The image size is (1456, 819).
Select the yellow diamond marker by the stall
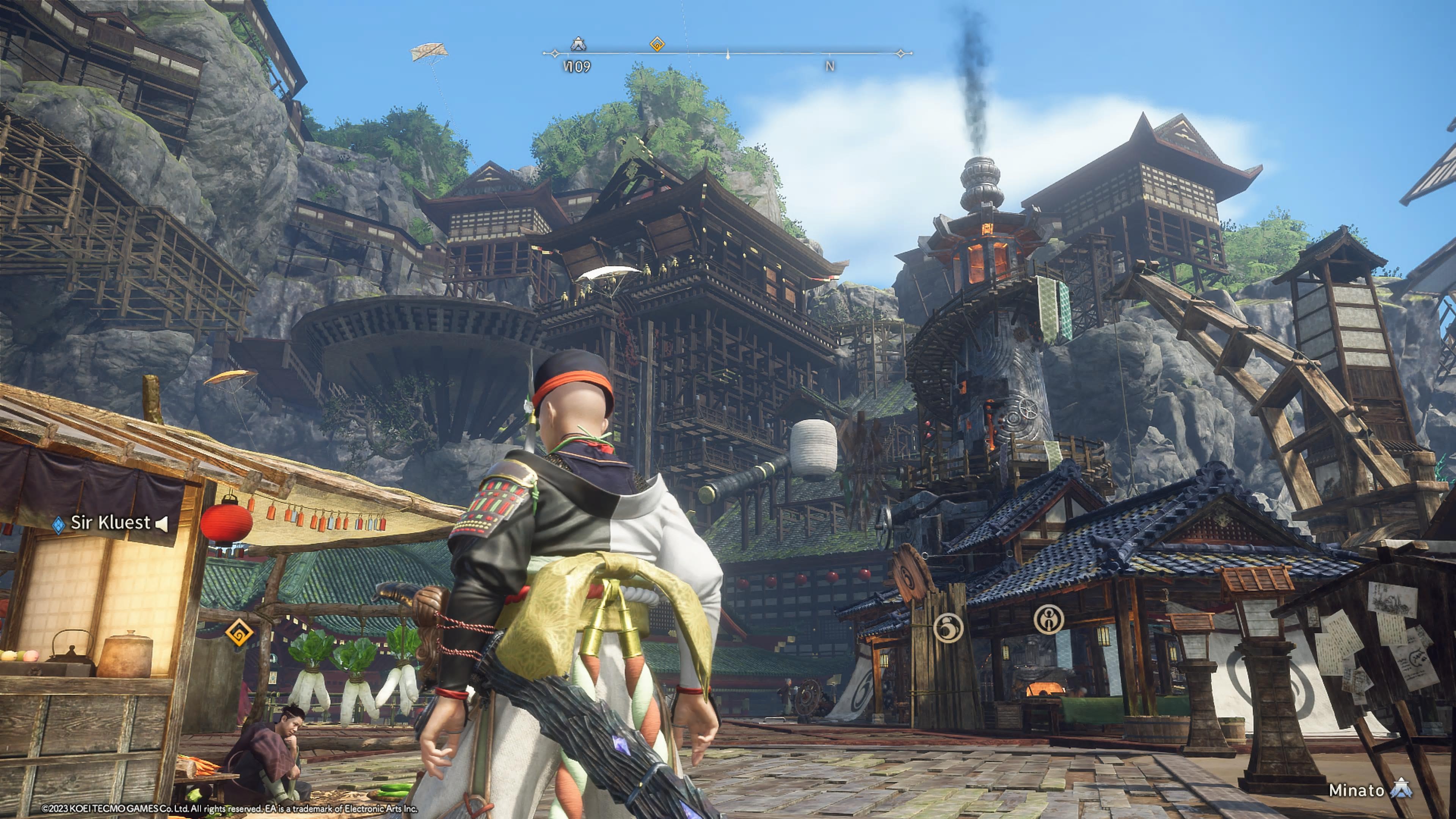(x=239, y=632)
